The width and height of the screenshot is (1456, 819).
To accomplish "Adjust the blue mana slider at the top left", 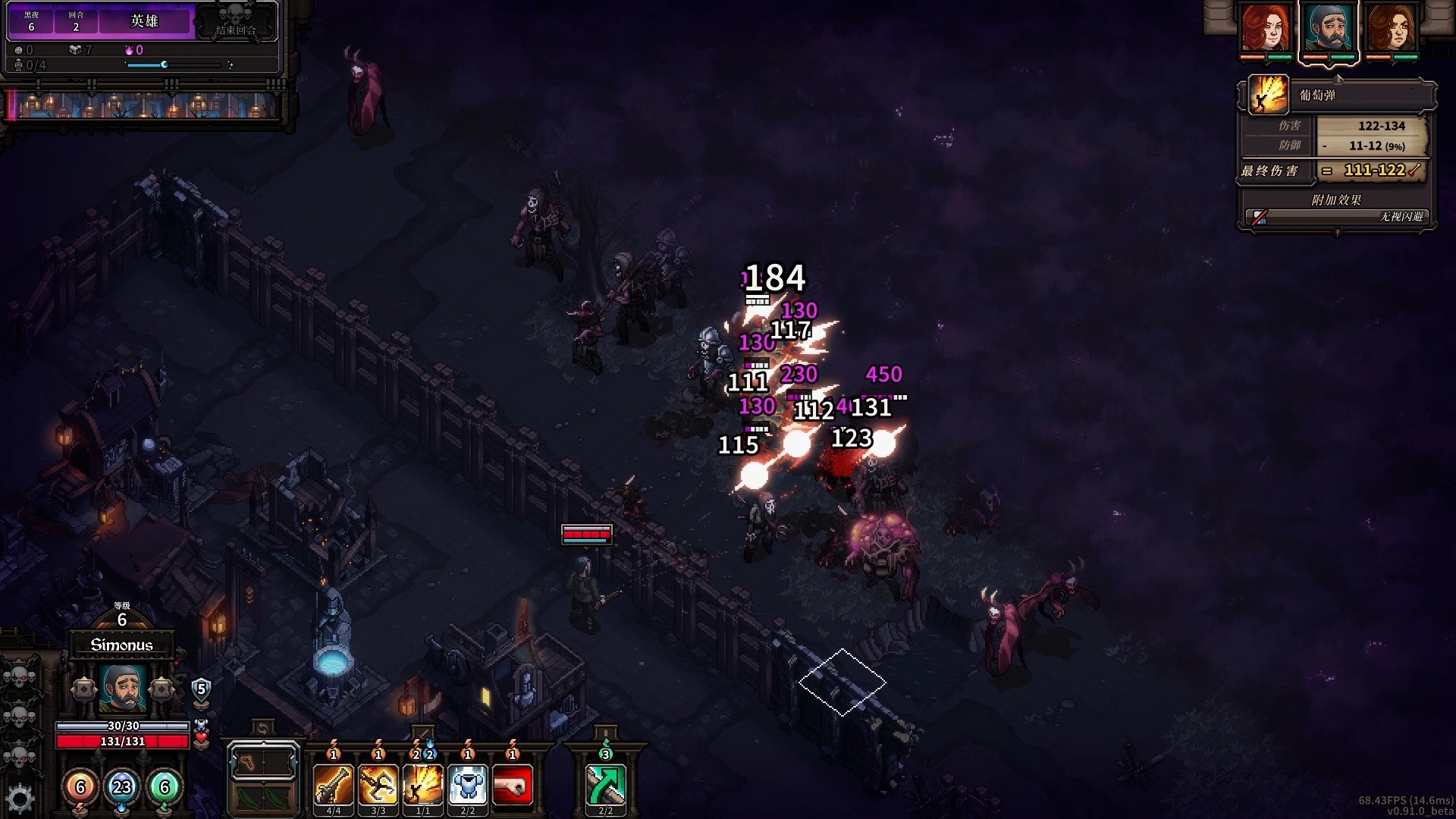I will (x=163, y=65).
